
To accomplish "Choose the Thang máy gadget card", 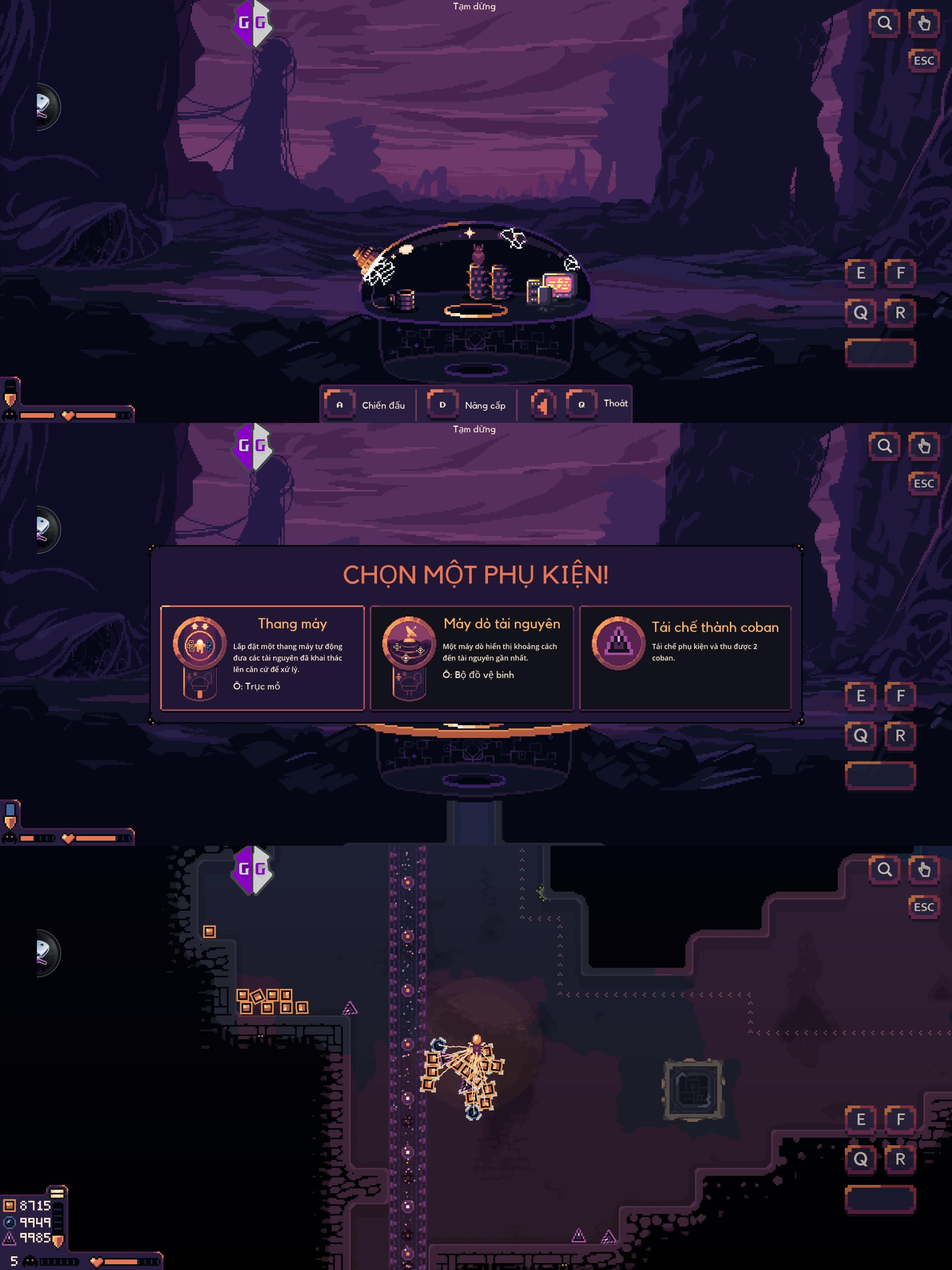I will (262, 658).
